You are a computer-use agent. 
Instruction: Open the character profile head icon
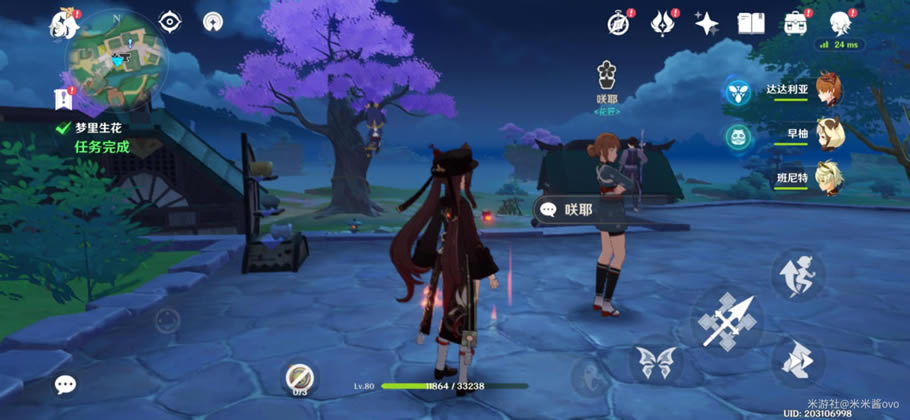coord(840,23)
